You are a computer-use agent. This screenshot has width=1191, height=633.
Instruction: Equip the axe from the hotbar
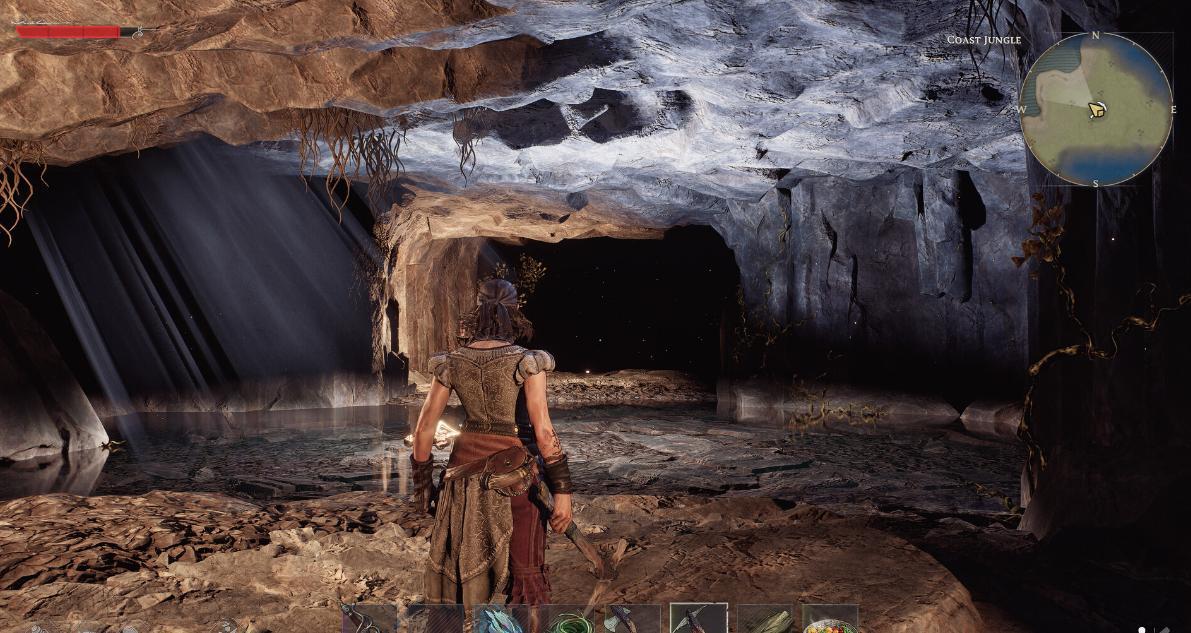[632, 620]
